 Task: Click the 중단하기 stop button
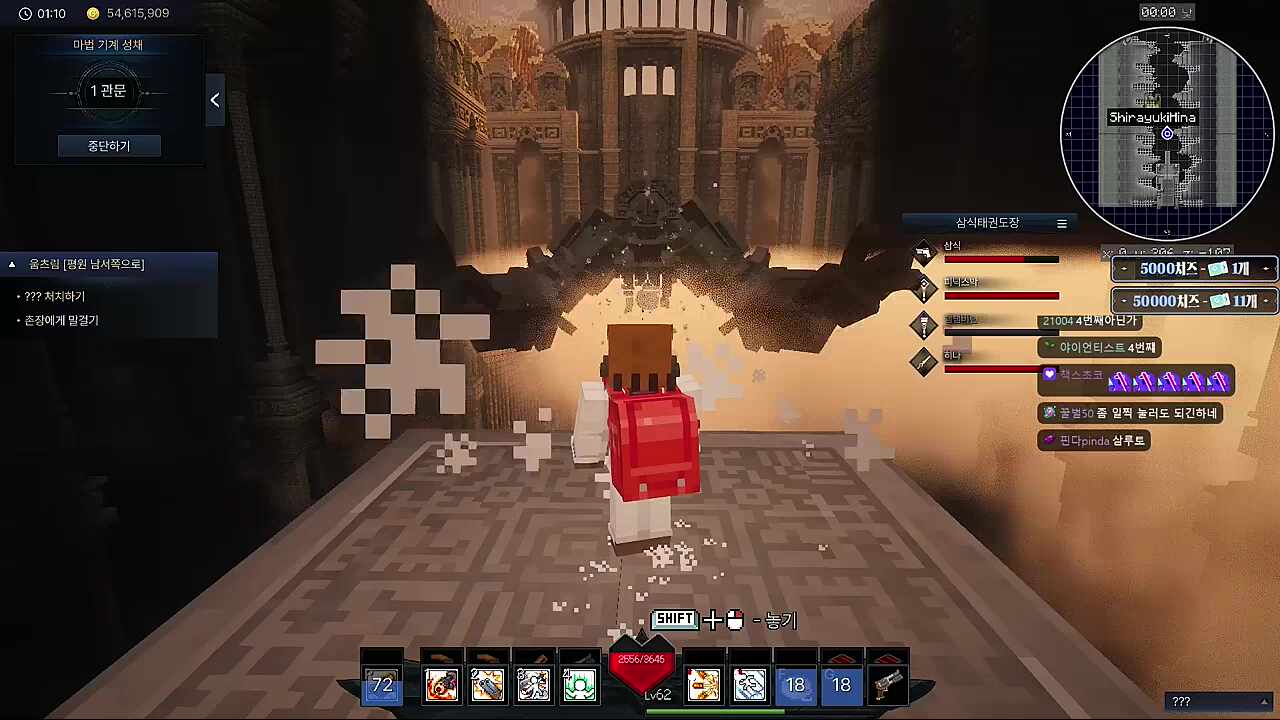[x=108, y=146]
